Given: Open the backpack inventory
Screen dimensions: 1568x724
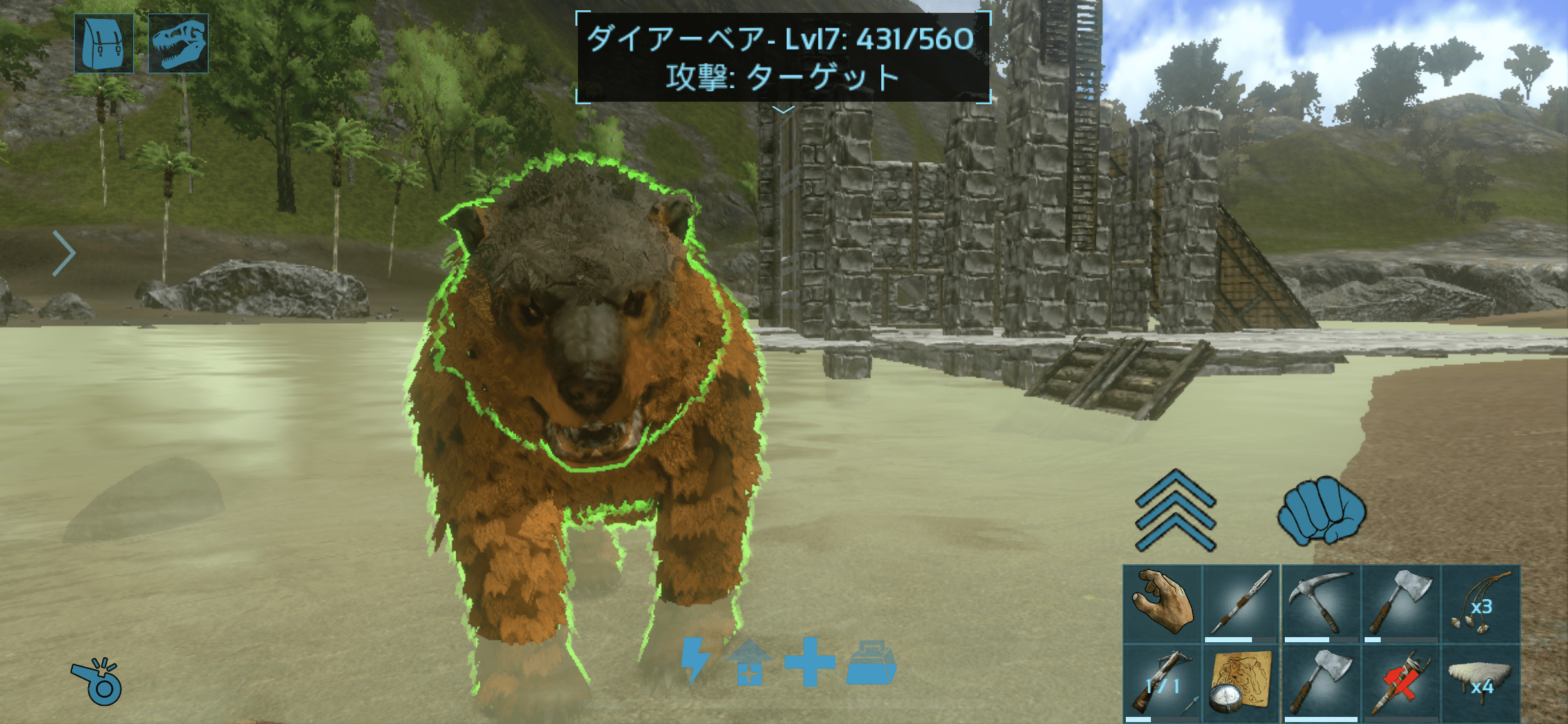Looking at the screenshot, I should coord(104,44).
